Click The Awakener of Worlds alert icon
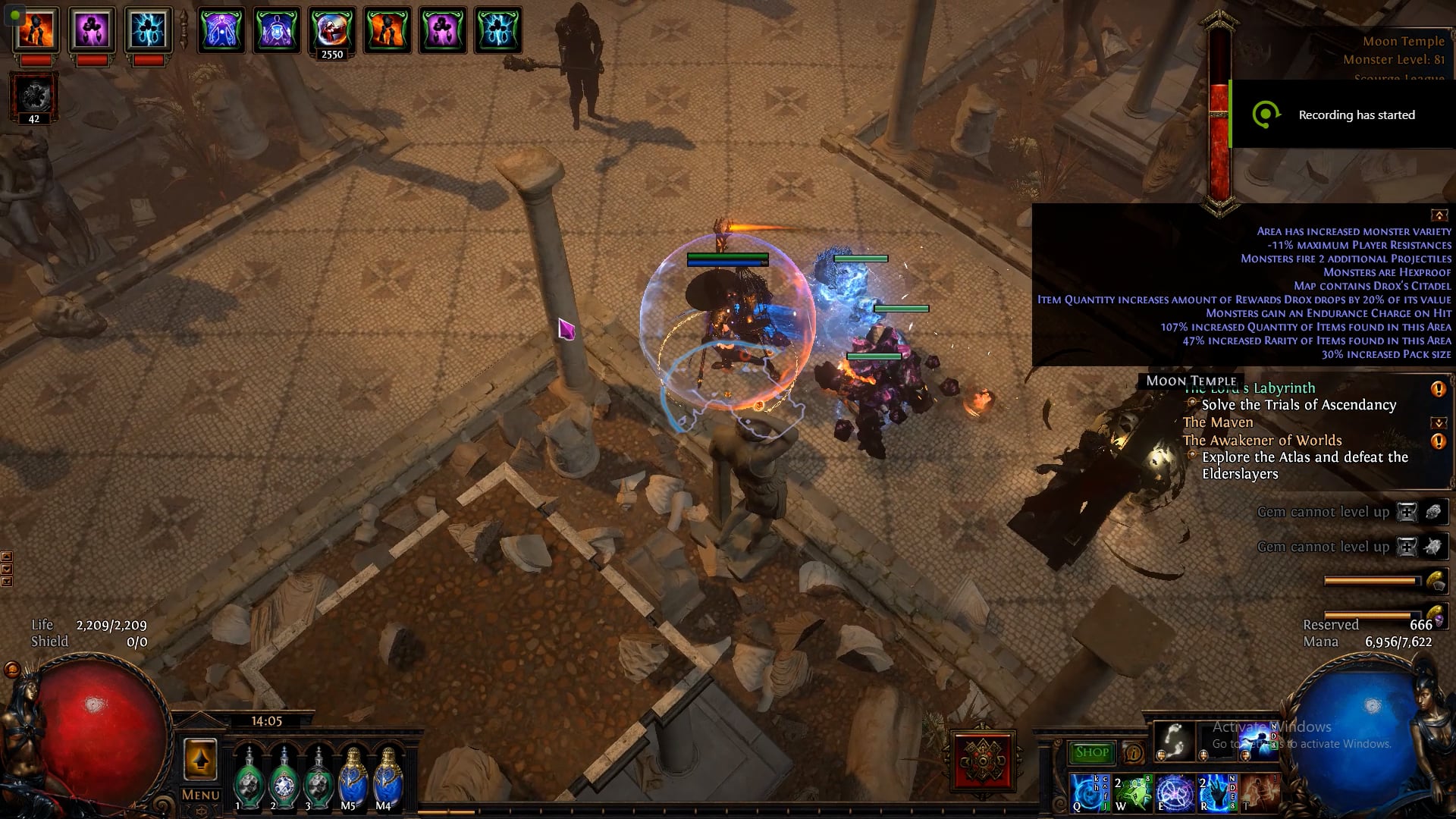Image resolution: width=1456 pixels, height=819 pixels. point(1438,441)
